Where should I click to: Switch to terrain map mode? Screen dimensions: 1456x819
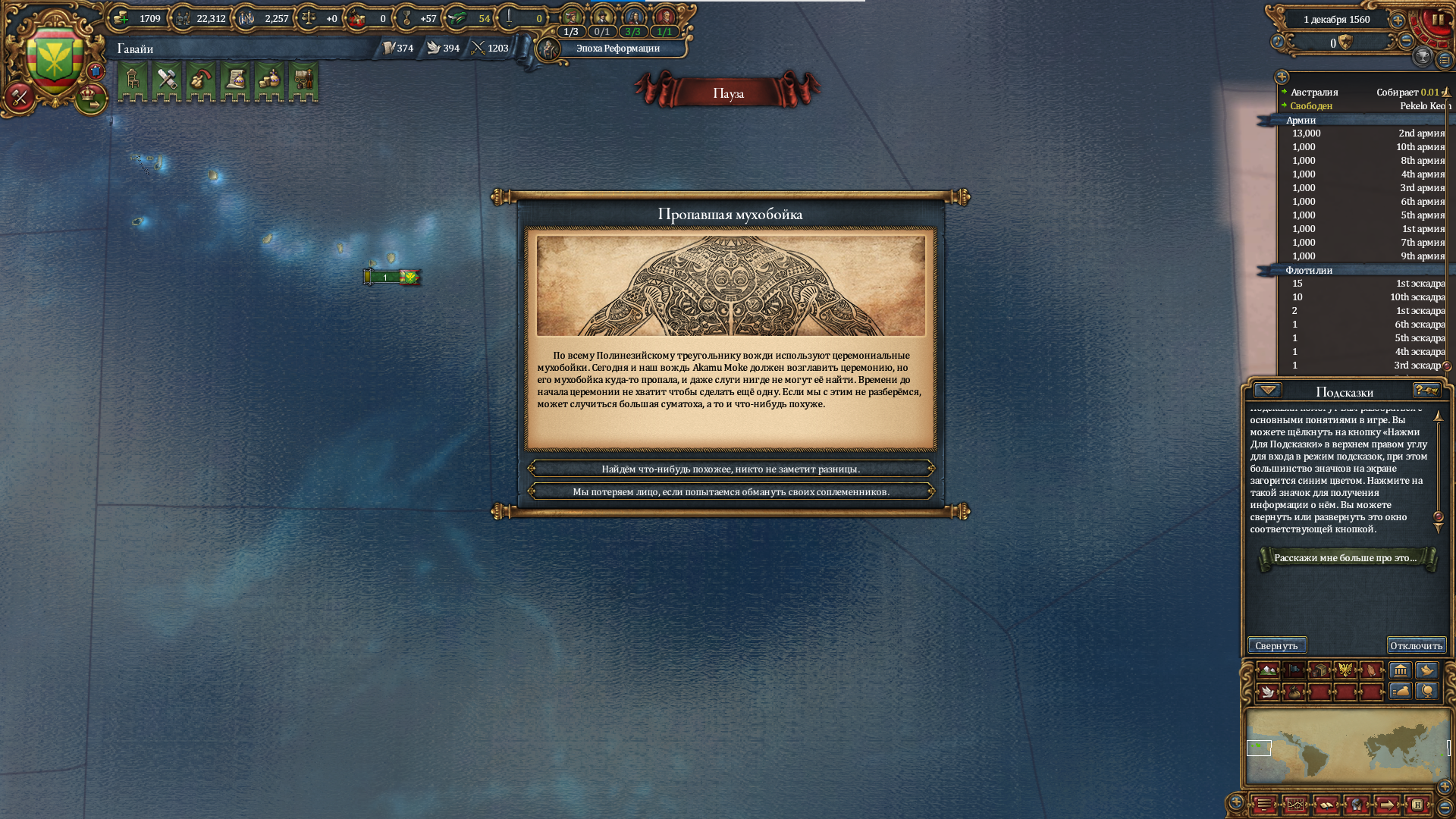[x=1268, y=670]
